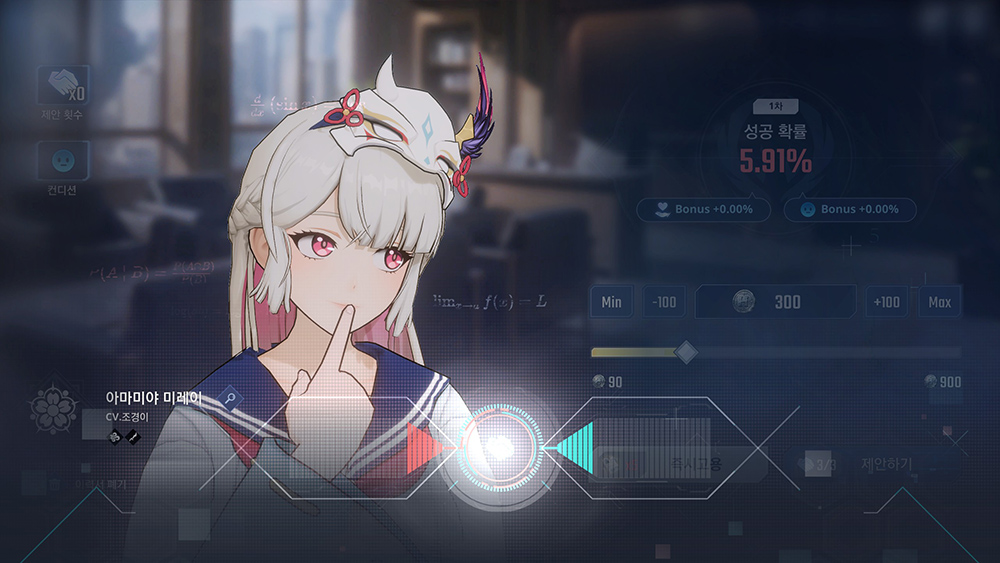This screenshot has width=1000, height=563.
Task: Click the 제안하기 propose button
Action: click(x=880, y=464)
